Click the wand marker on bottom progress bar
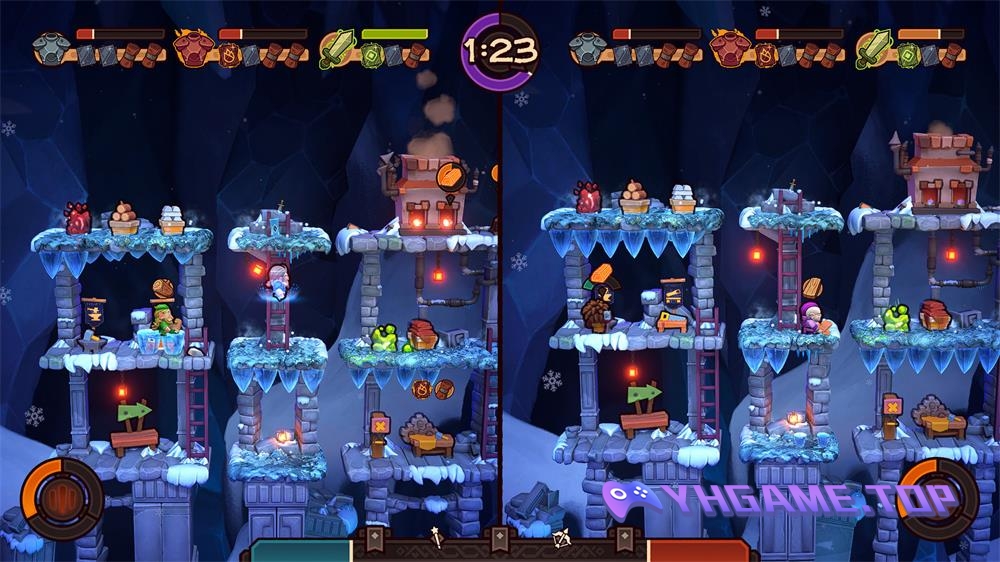The image size is (1000, 562). tap(437, 540)
